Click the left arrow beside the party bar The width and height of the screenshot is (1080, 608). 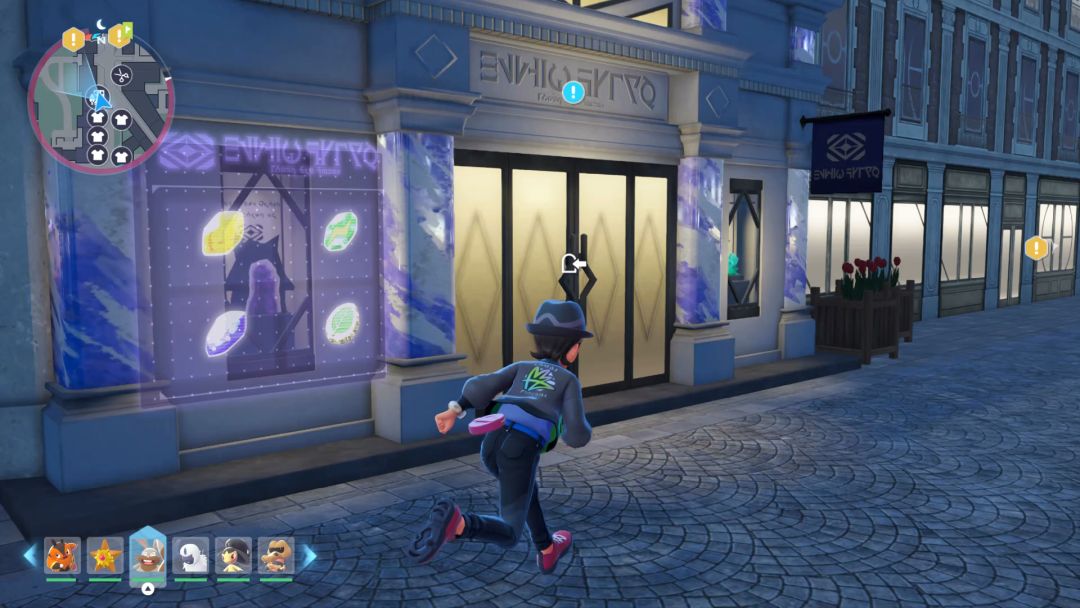(29, 556)
